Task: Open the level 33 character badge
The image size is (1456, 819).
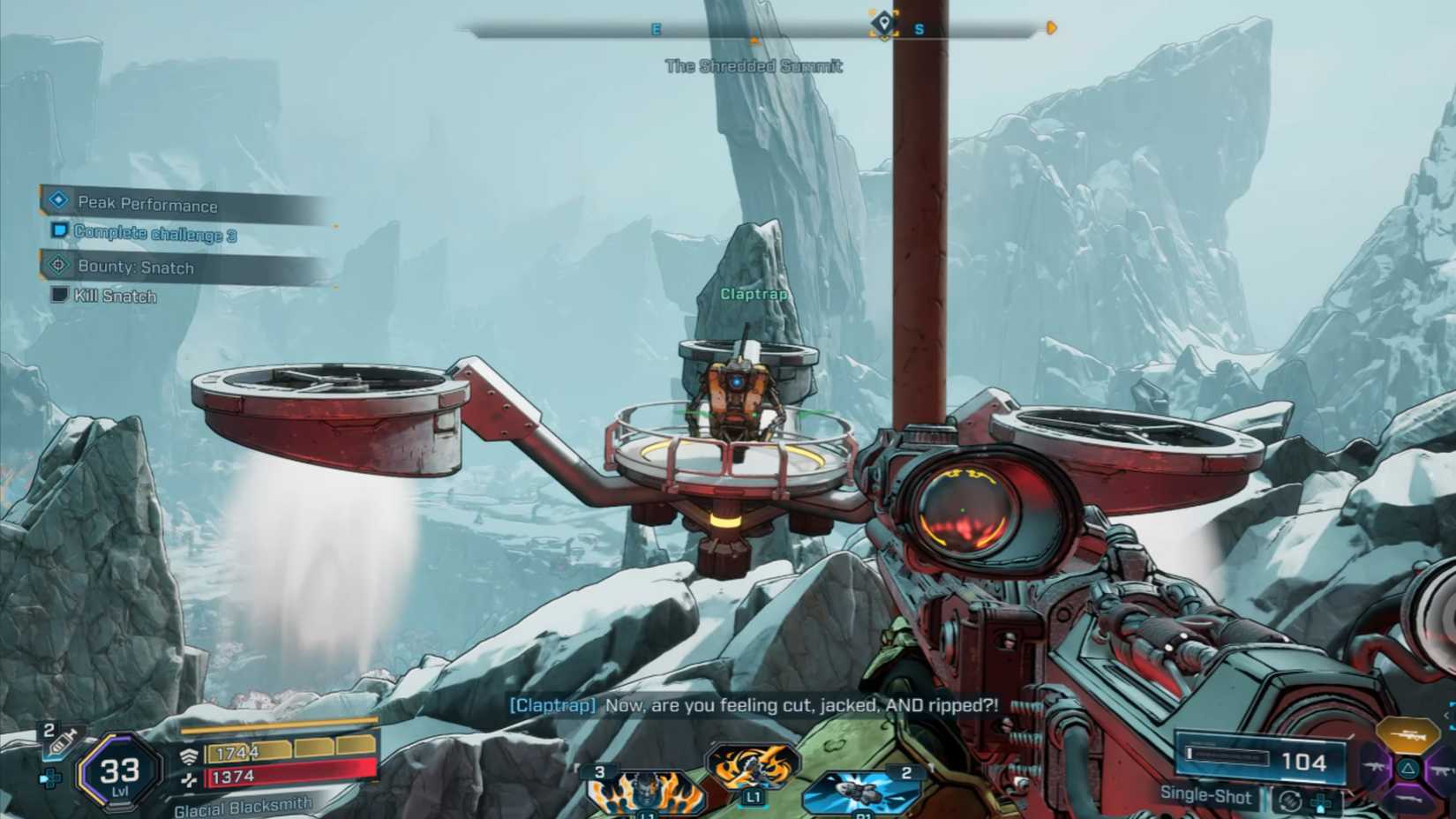Action: 119,772
